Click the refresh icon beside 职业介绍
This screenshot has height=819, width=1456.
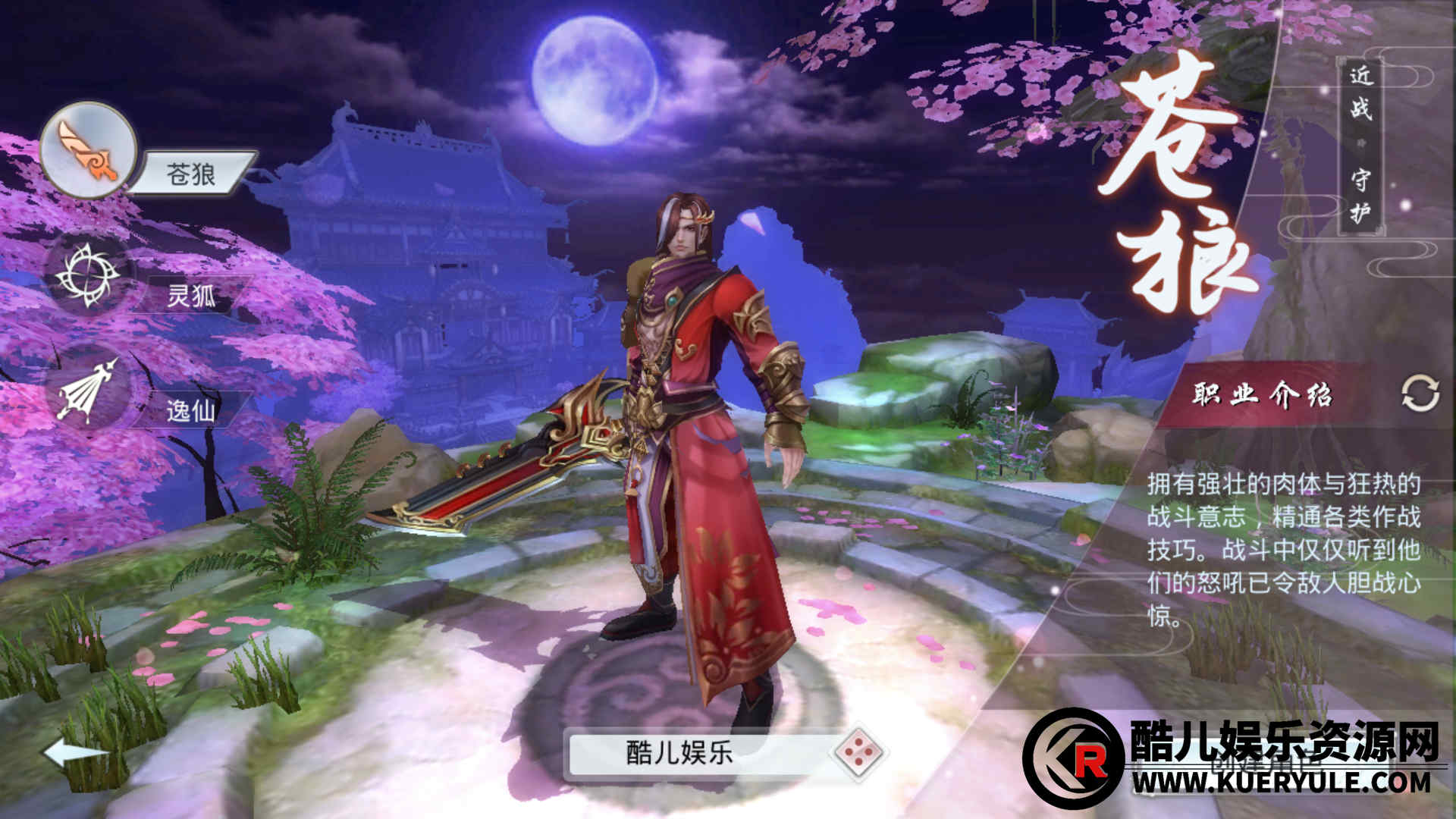click(1420, 394)
